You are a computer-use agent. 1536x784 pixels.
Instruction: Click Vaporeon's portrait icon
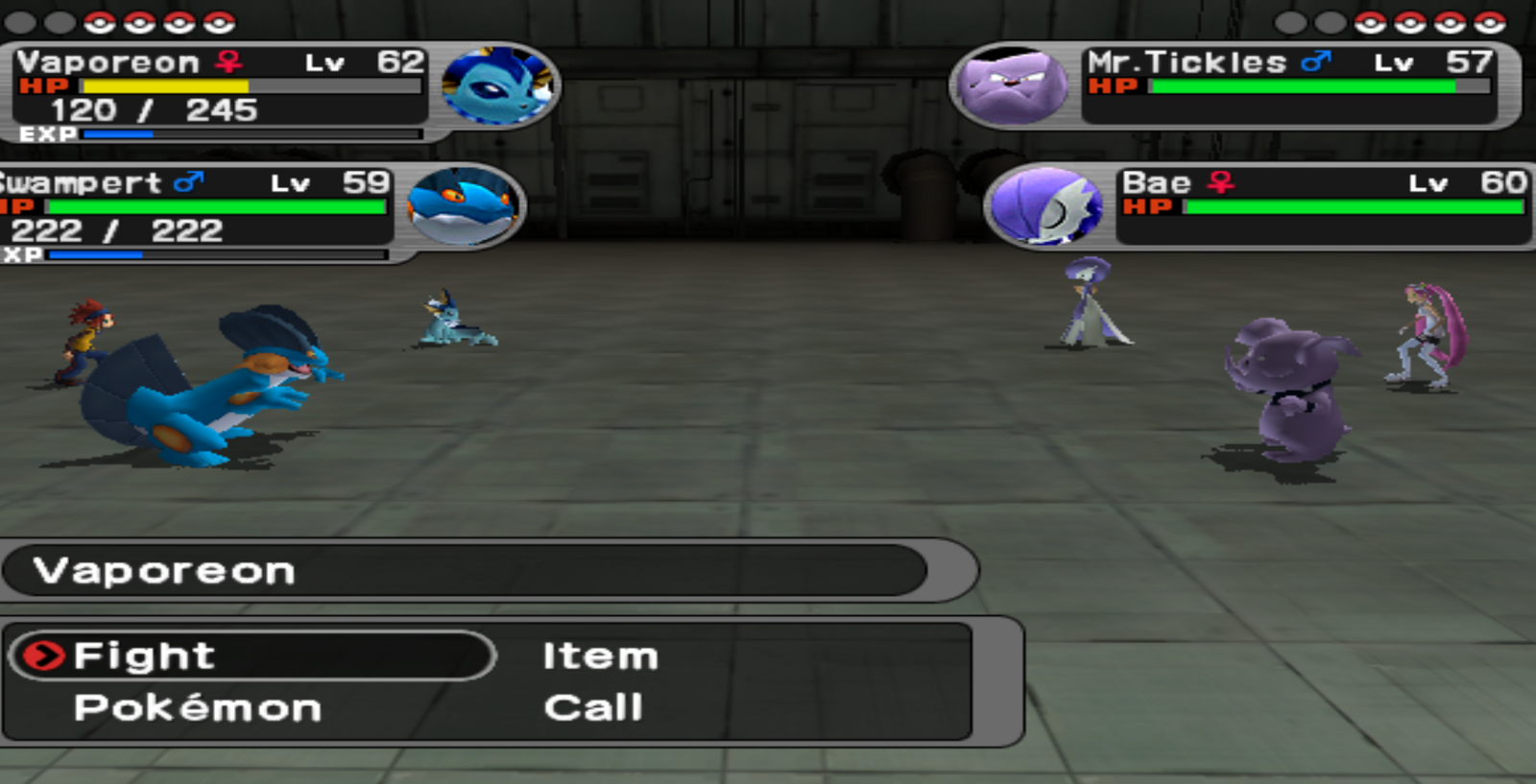498,86
